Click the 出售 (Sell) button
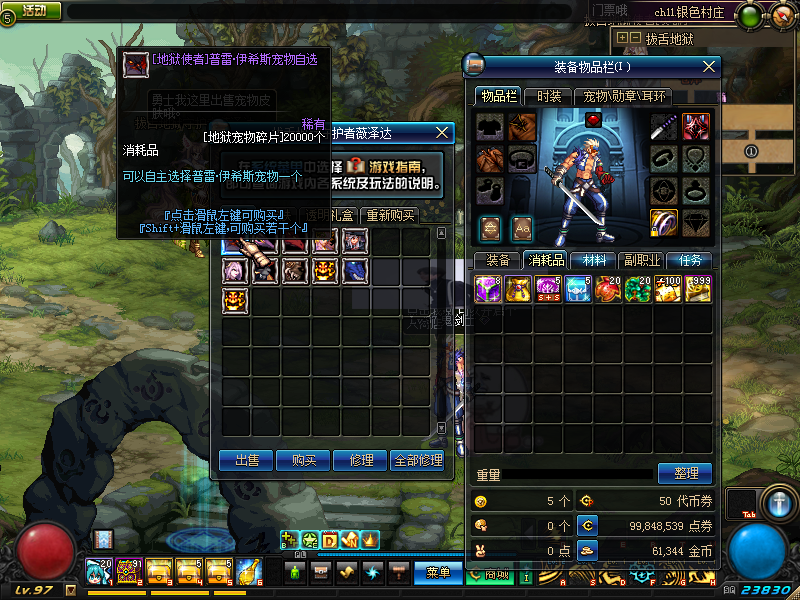The image size is (800, 600). coord(247,460)
